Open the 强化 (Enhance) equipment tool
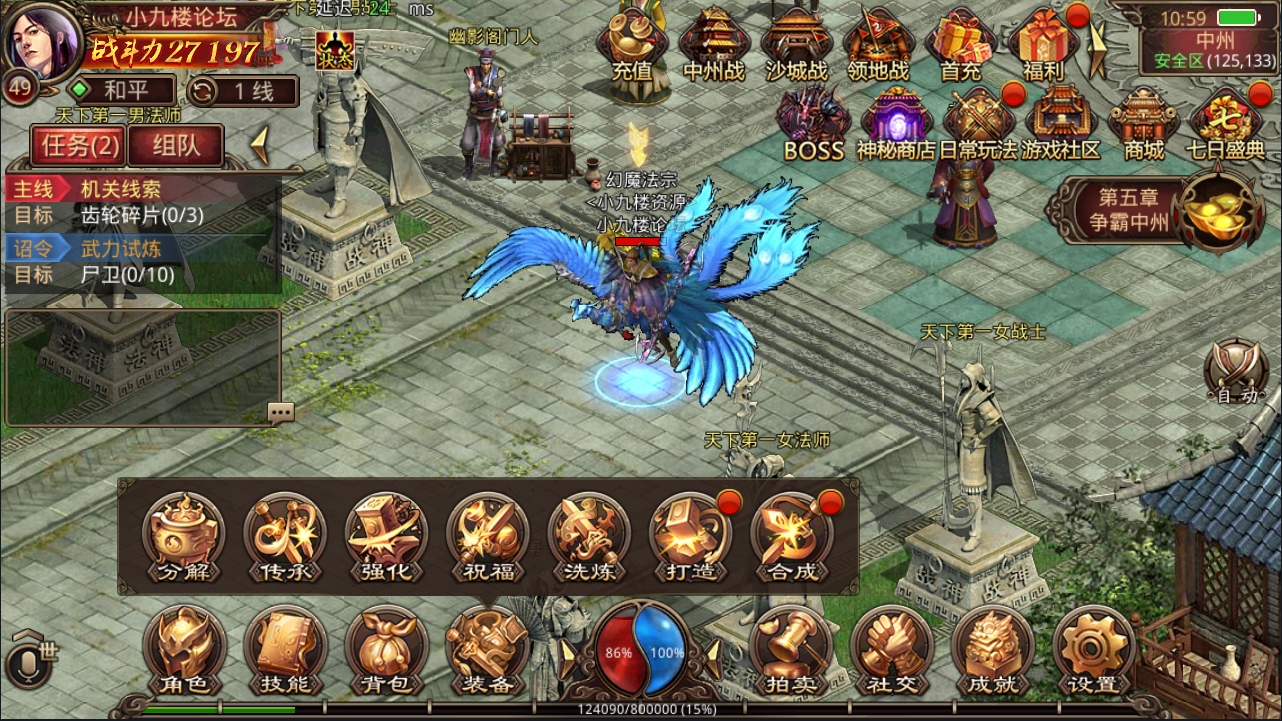Screen dimensions: 1282x721 click(x=386, y=538)
